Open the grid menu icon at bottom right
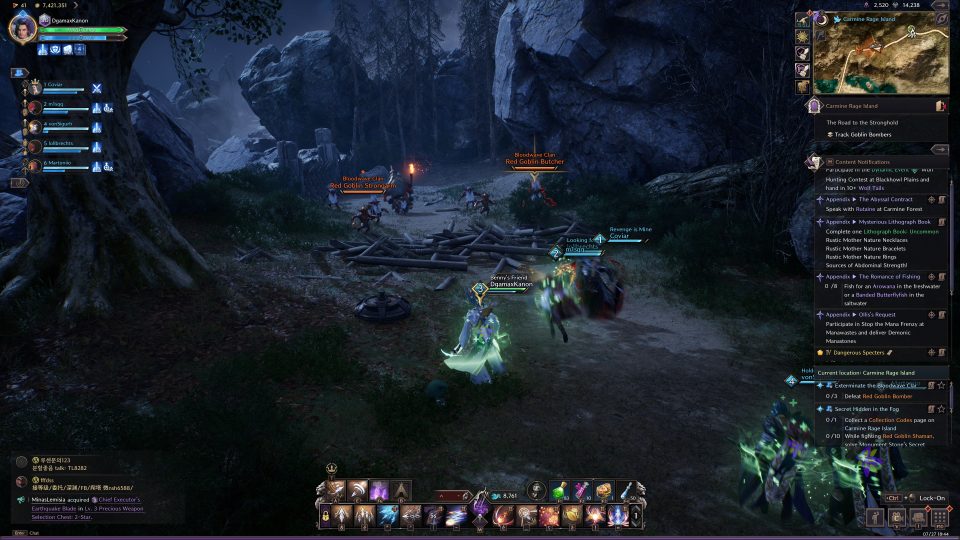 [938, 518]
